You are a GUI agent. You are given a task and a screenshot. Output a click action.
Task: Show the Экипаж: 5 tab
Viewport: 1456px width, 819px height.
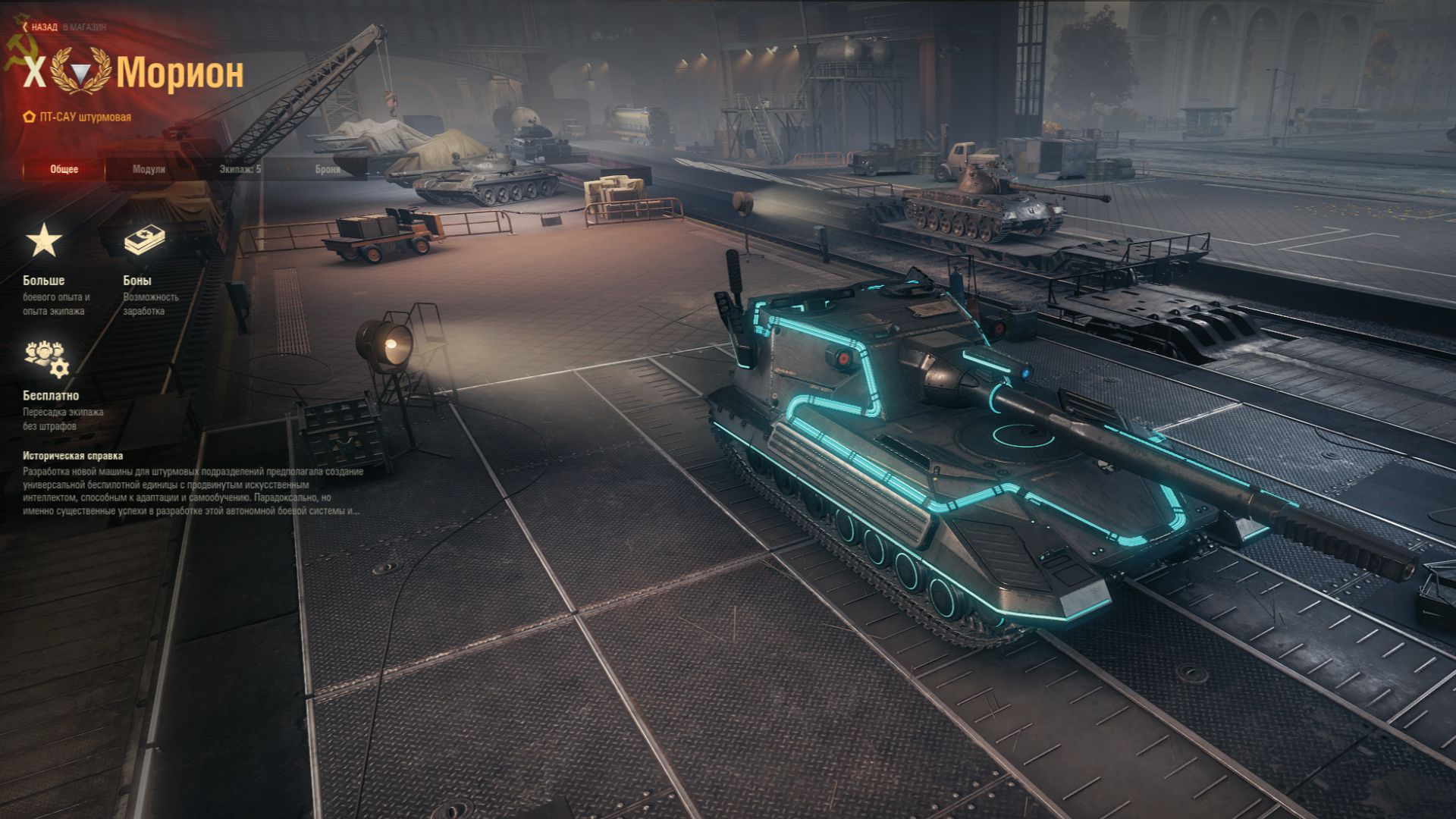(240, 169)
